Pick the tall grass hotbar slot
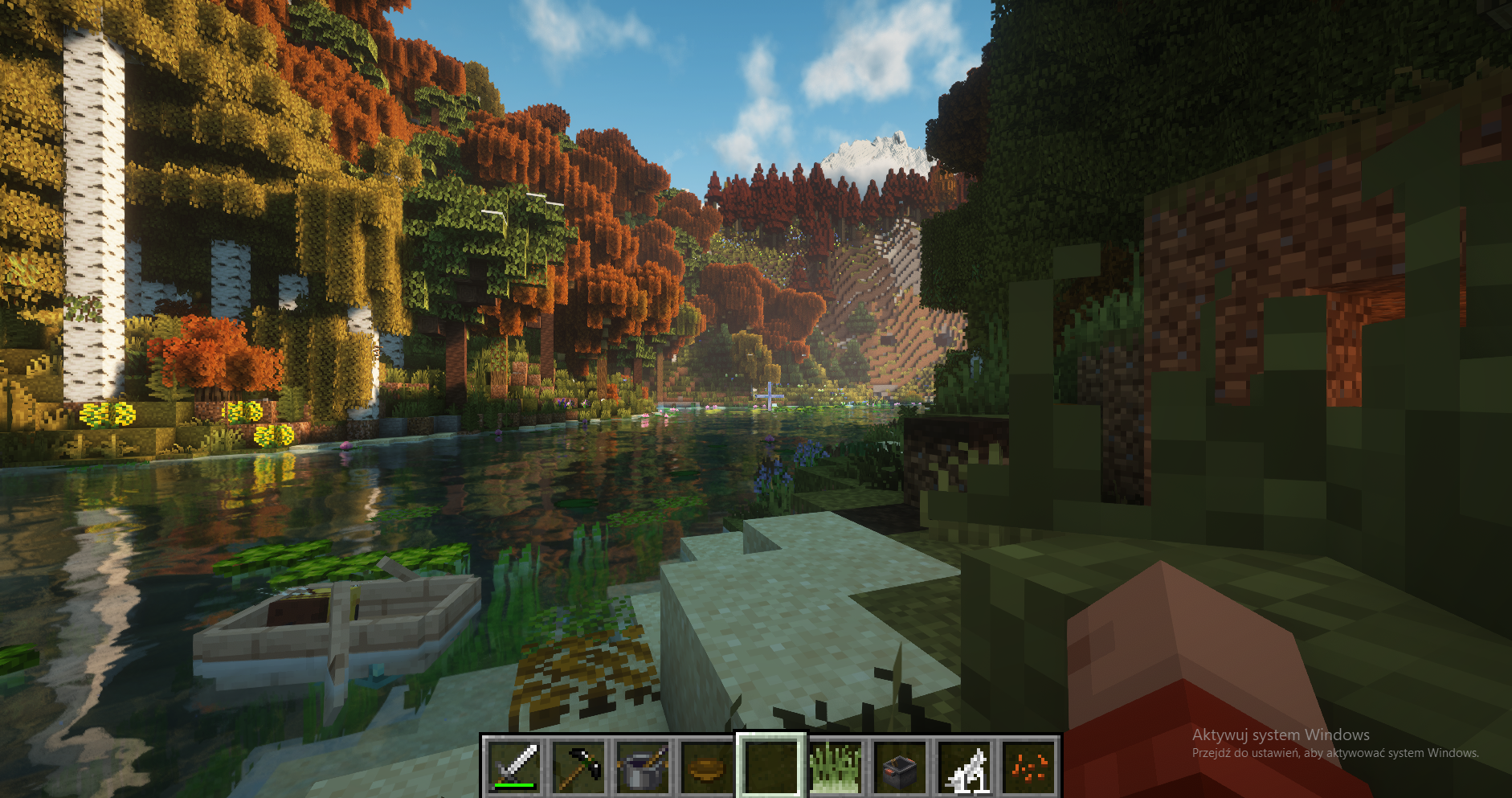 tap(836, 766)
